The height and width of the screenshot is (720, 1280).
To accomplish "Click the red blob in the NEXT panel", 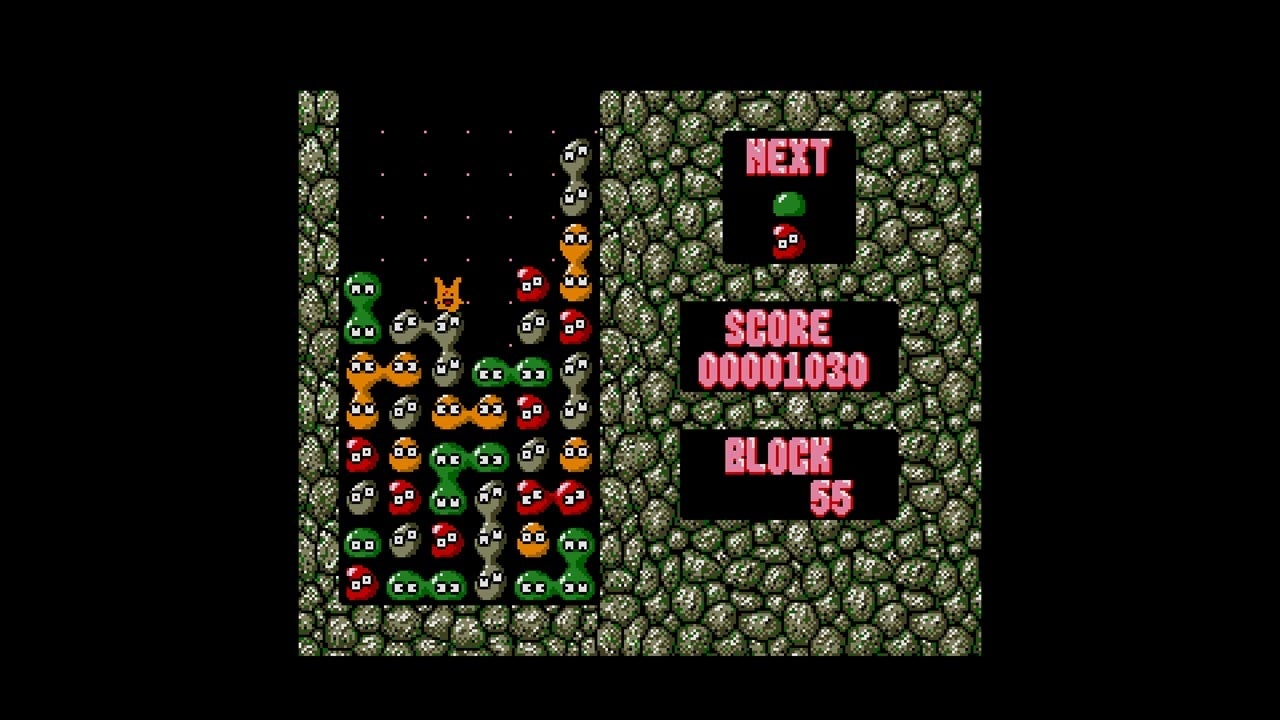I will [x=786, y=240].
